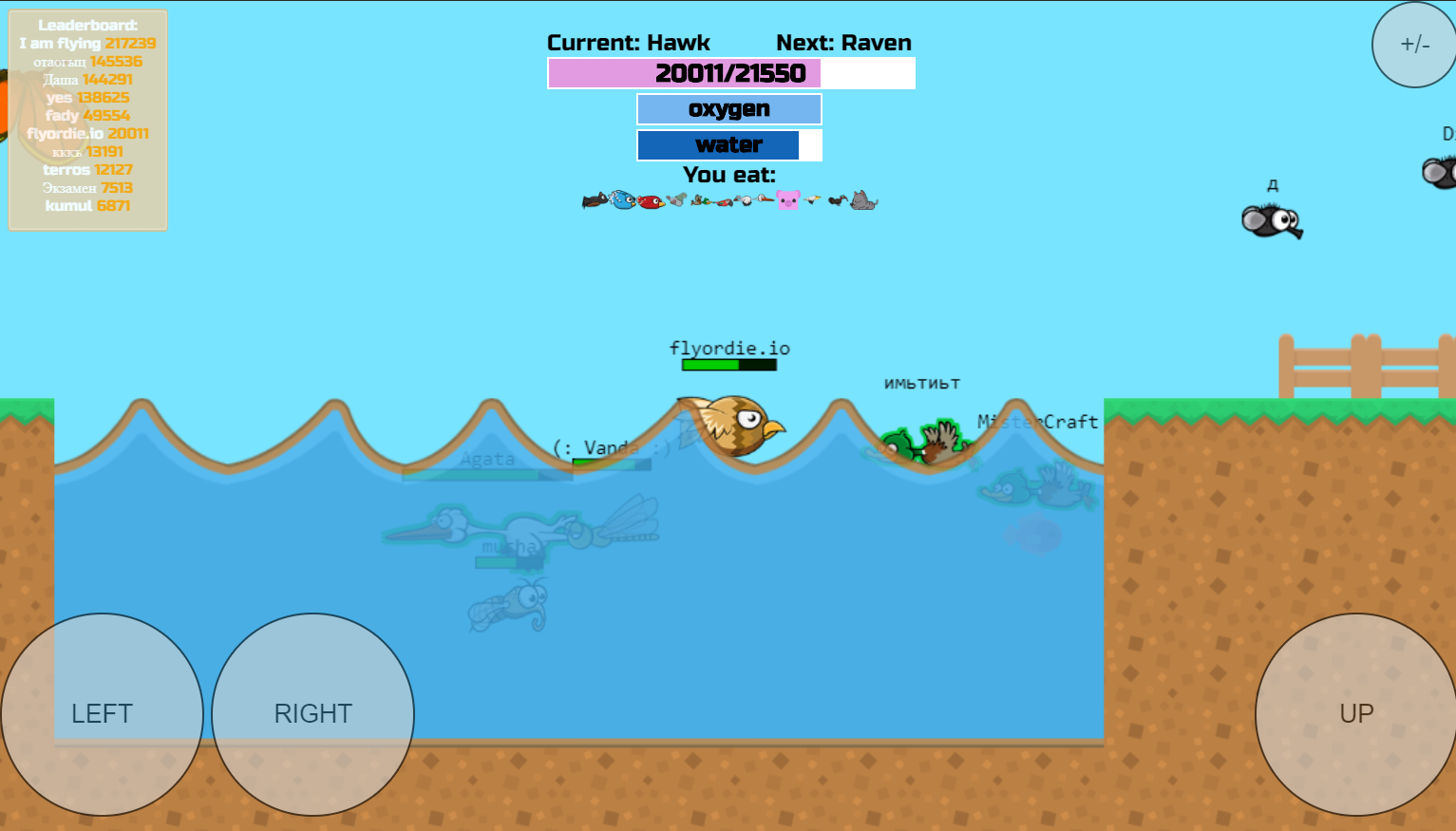Click the blue oxygen meter bar

[x=728, y=108]
